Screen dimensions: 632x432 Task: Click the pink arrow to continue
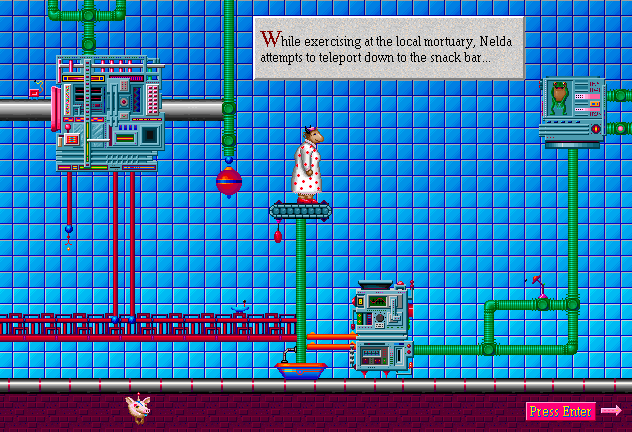tap(612, 410)
